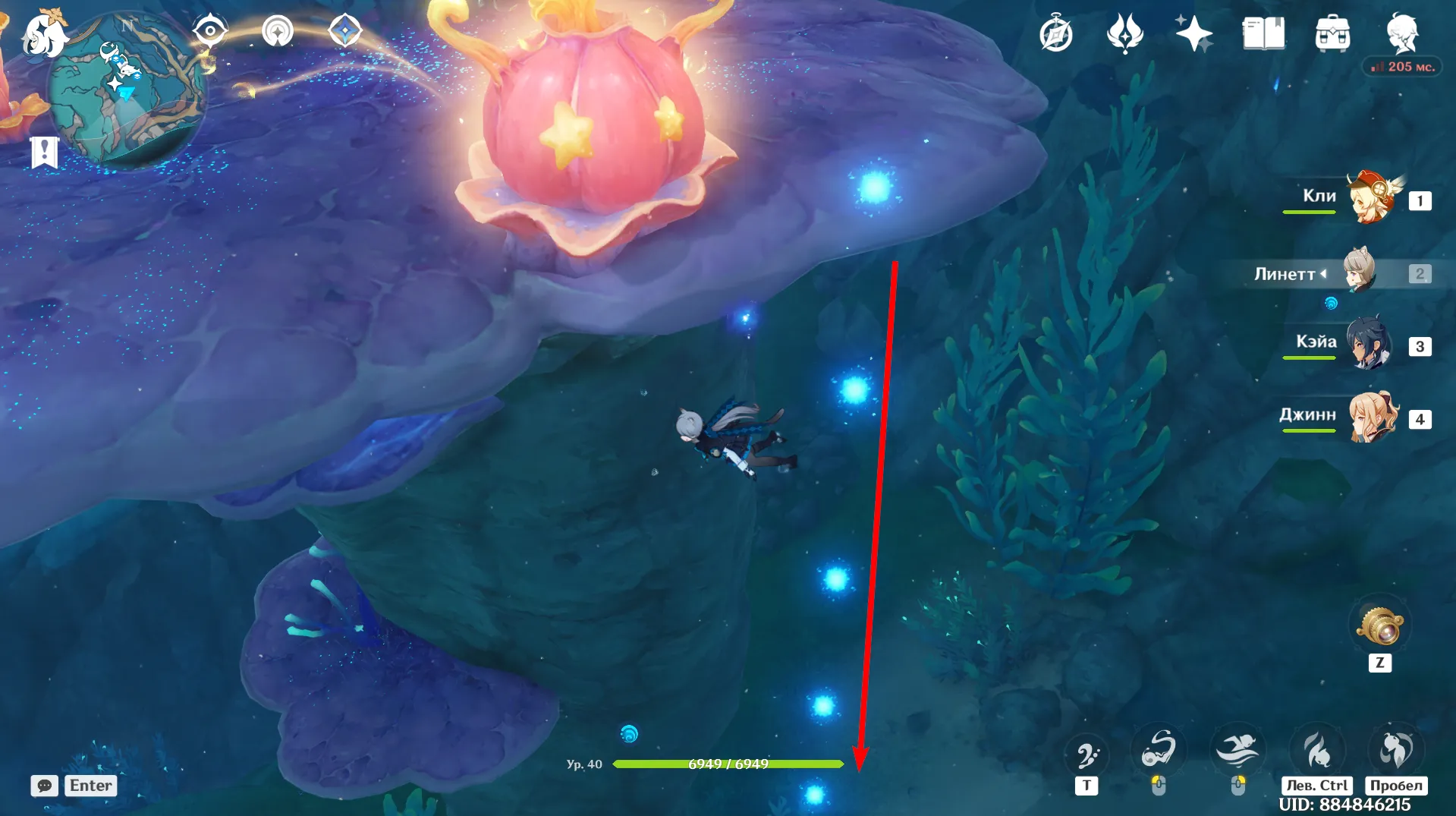
Task: Open the wish star icon
Action: (1193, 34)
